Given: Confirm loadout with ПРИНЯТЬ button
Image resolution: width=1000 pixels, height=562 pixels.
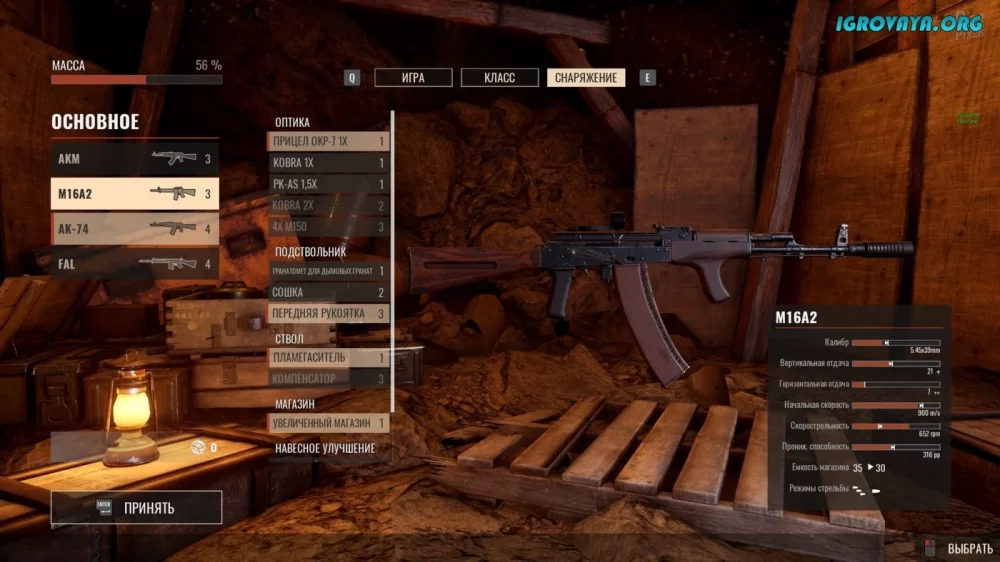Looking at the screenshot, I should click(136, 508).
